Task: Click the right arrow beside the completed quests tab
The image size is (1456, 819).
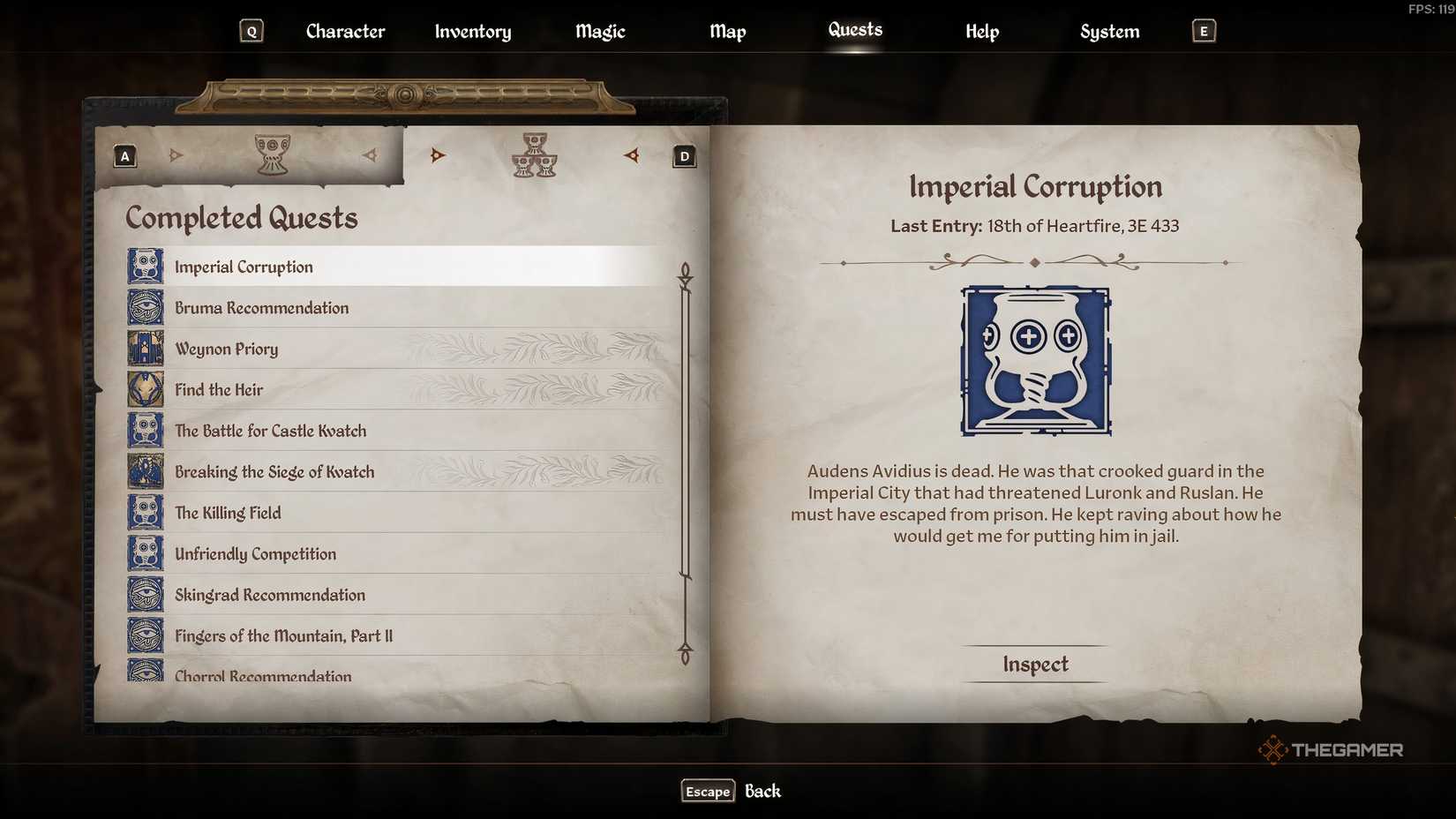Action: pos(632,156)
